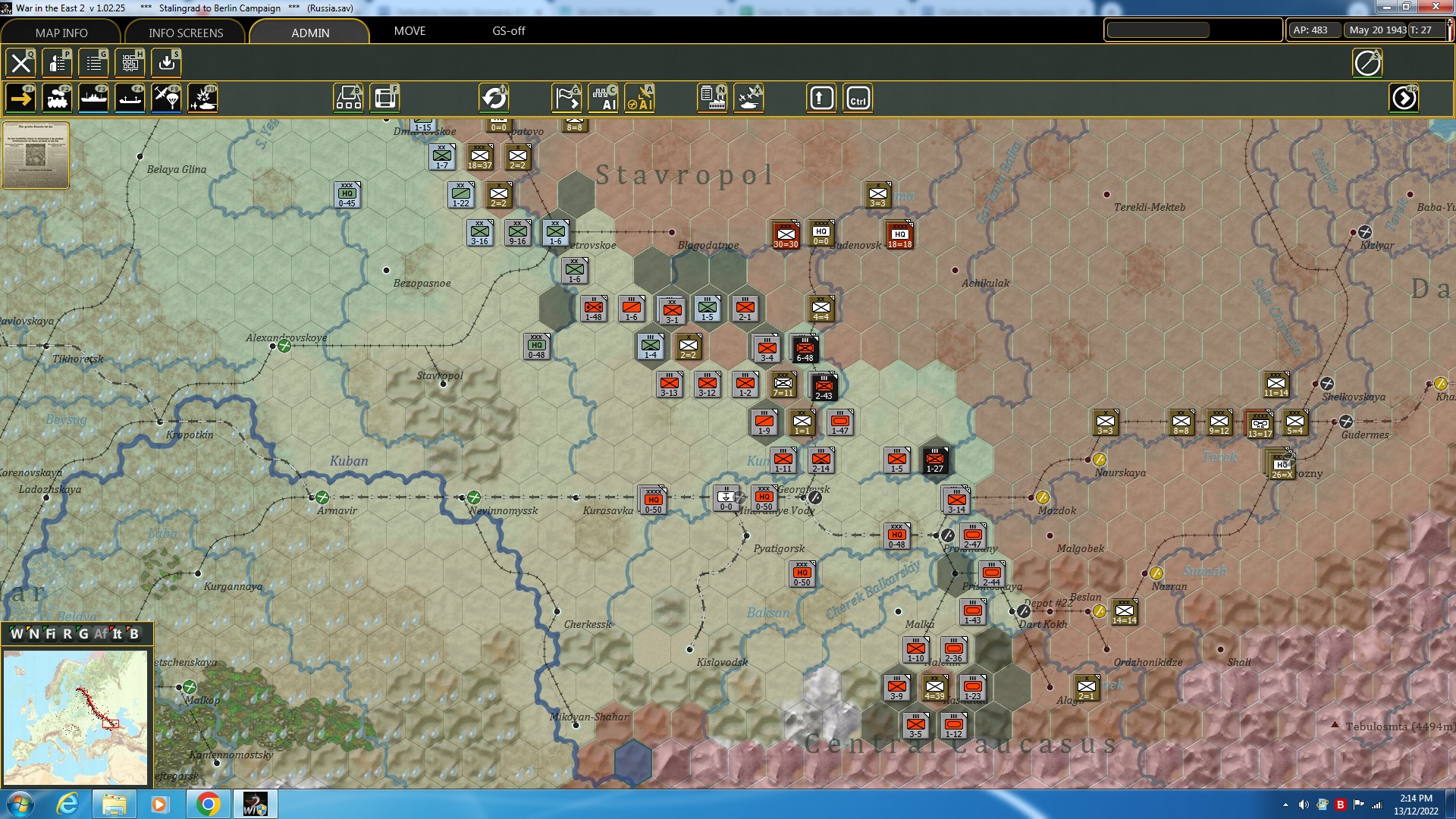Click the S save game icon
Image resolution: width=1456 pixels, height=819 pixels.
(x=166, y=63)
